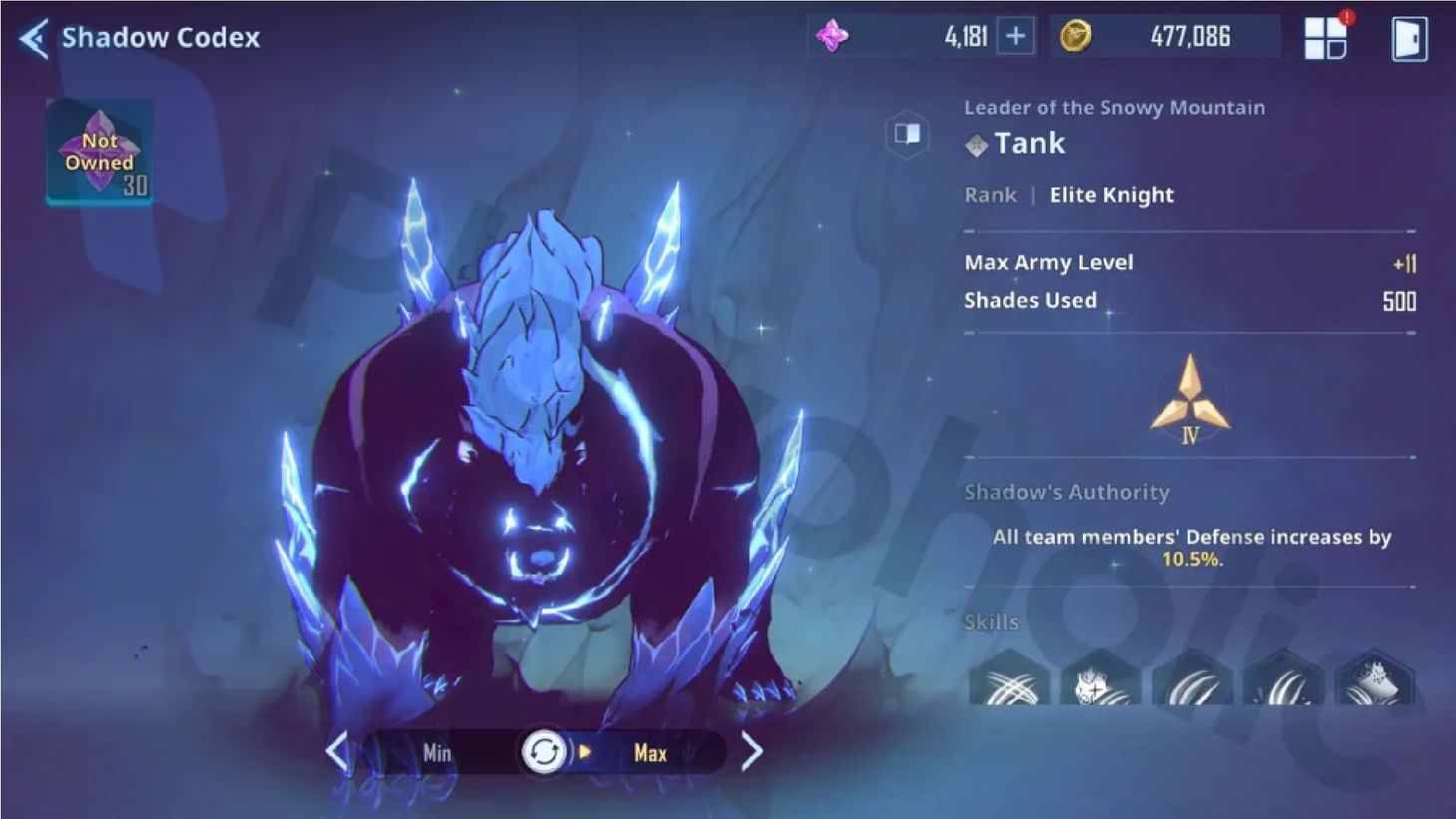The image size is (1456, 819).
Task: Select the bear head skill icon
Action: click(1100, 688)
